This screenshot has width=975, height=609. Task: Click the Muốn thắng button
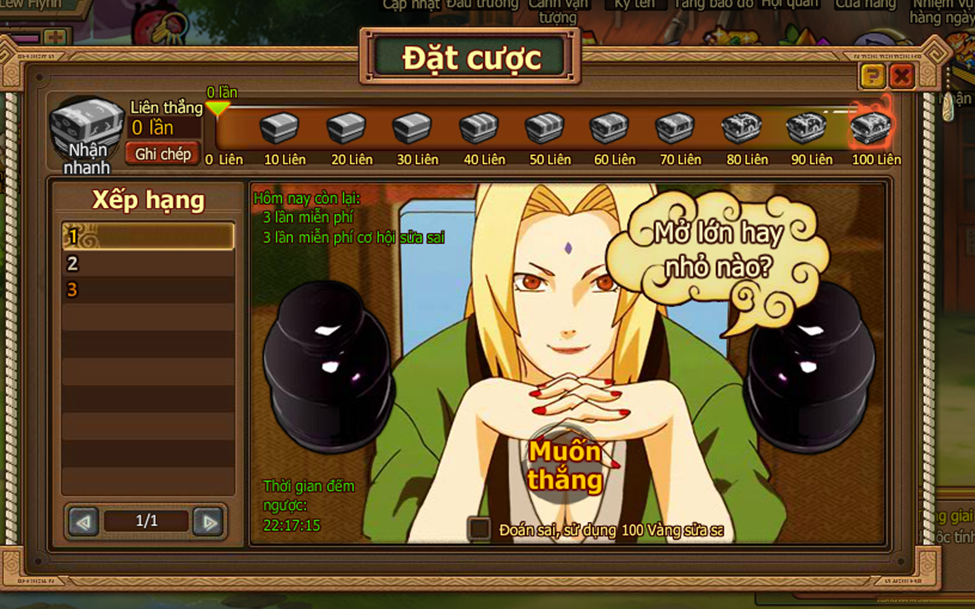(565, 465)
